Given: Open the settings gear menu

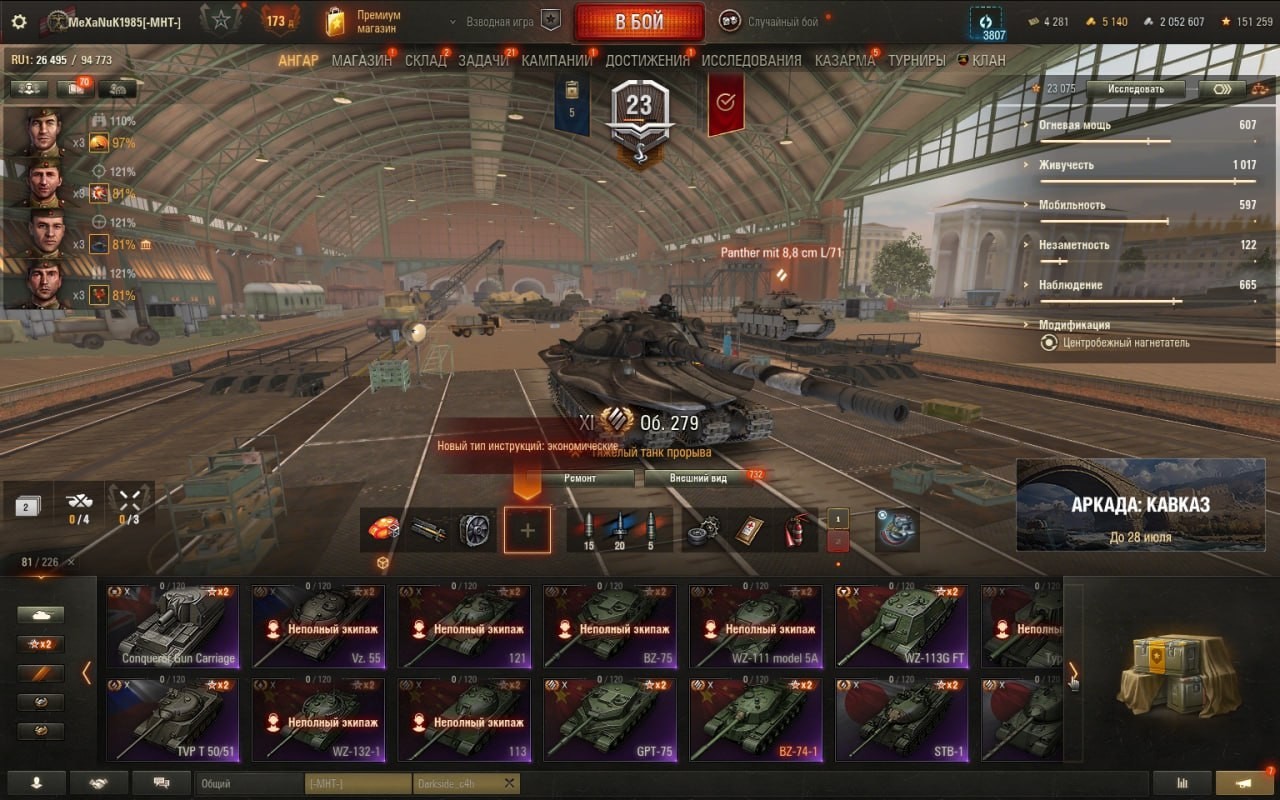Looking at the screenshot, I should [19, 21].
